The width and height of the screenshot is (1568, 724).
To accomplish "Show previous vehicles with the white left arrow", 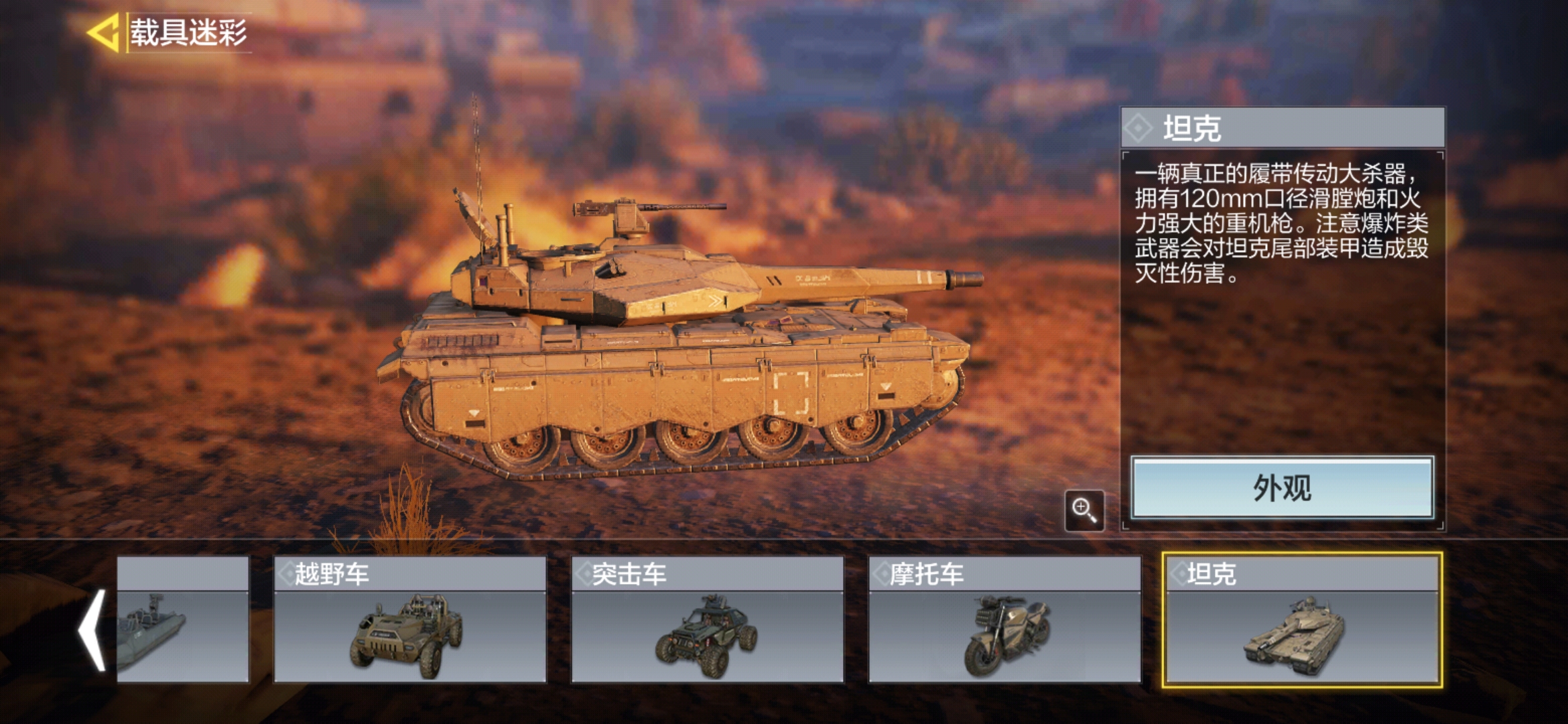I will point(92,630).
